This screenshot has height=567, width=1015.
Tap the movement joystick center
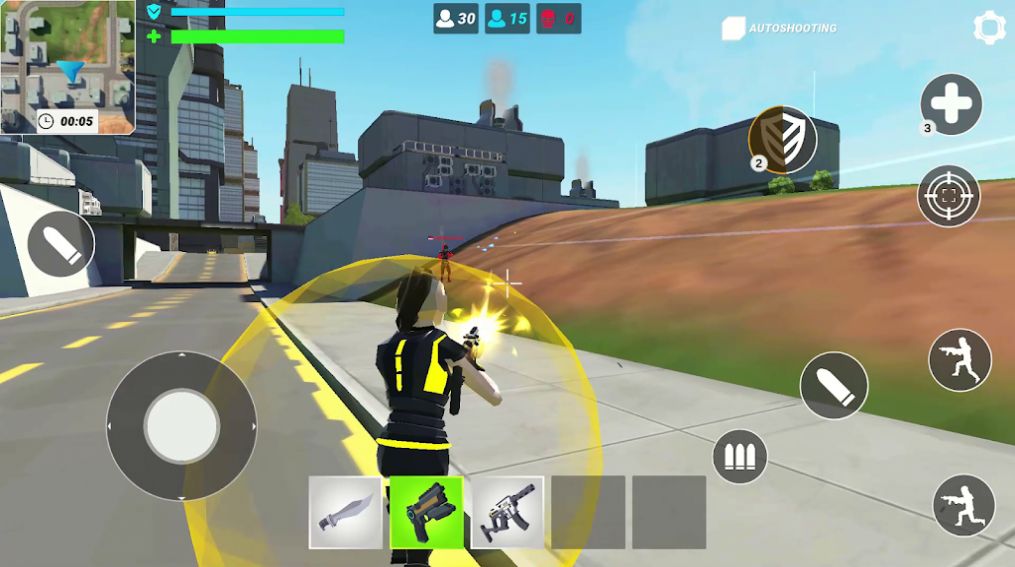[181, 426]
